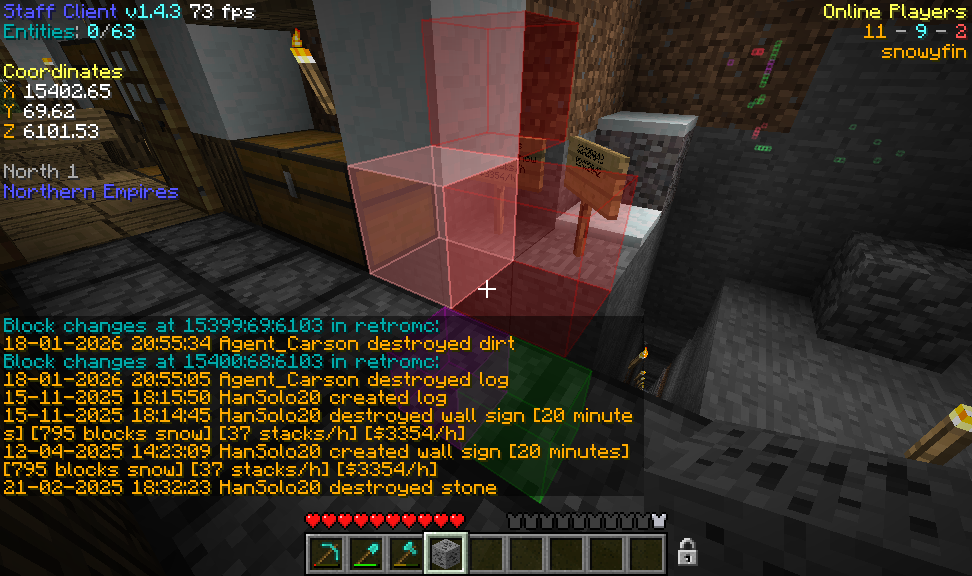Select the diamond axe hotbar slot

click(406, 552)
